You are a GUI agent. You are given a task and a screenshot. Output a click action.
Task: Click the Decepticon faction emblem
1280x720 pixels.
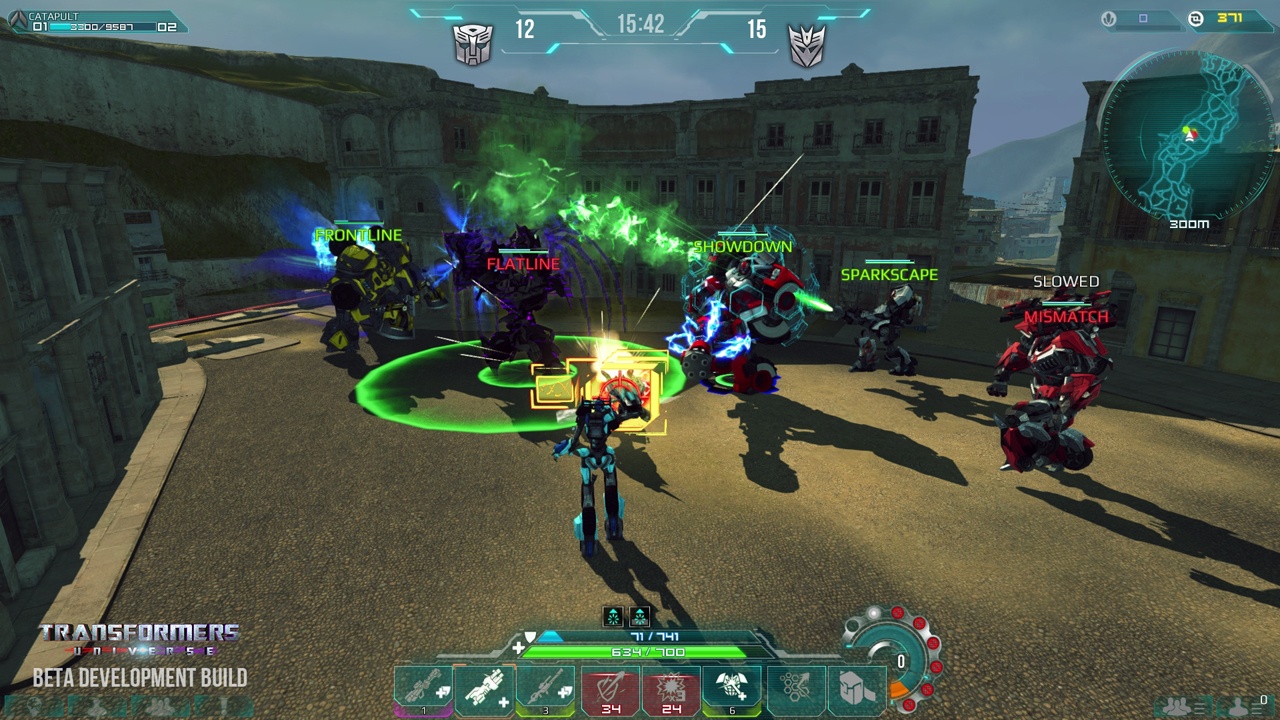807,45
